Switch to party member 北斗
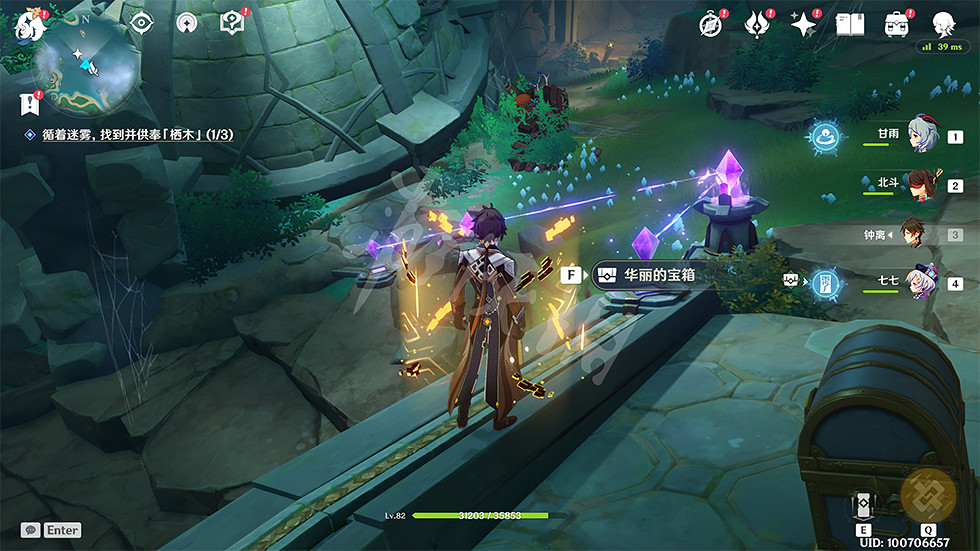This screenshot has width=980, height=551. tap(921, 185)
